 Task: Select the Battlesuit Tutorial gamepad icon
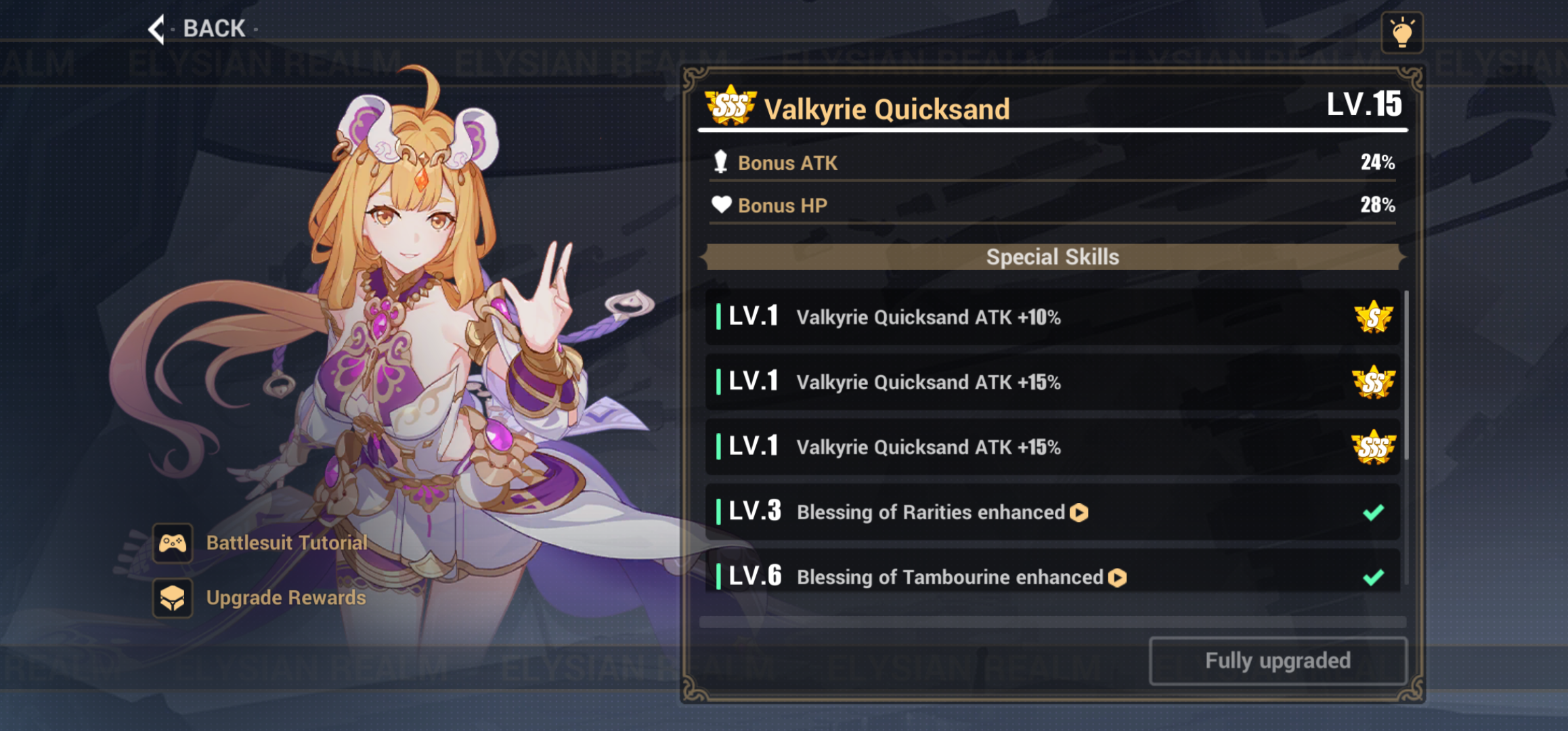173,542
